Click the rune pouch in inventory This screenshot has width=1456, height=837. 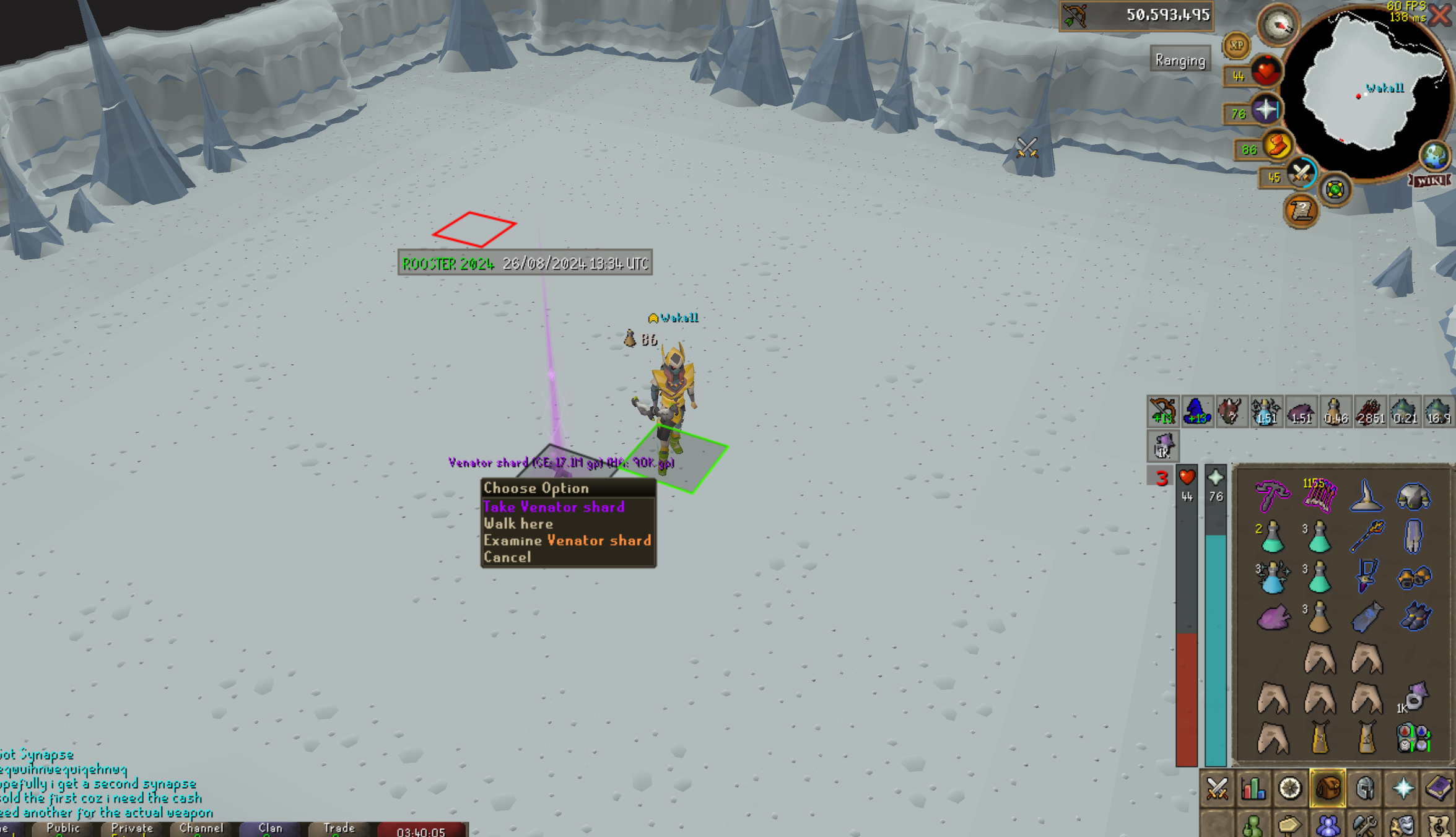[1414, 737]
